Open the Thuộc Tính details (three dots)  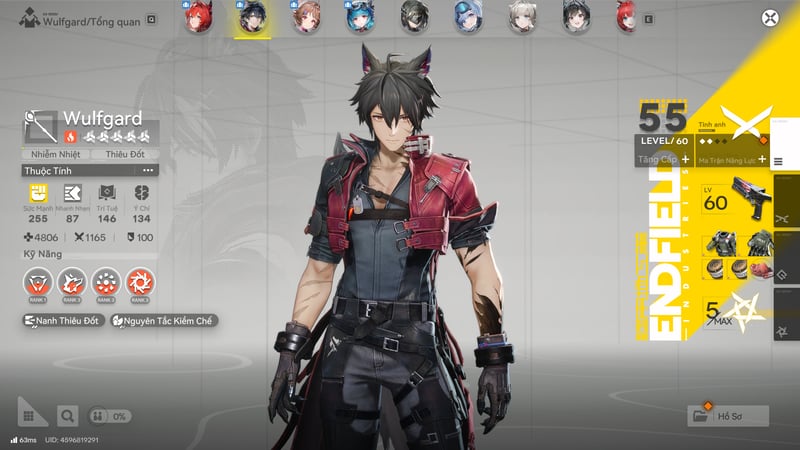[150, 171]
